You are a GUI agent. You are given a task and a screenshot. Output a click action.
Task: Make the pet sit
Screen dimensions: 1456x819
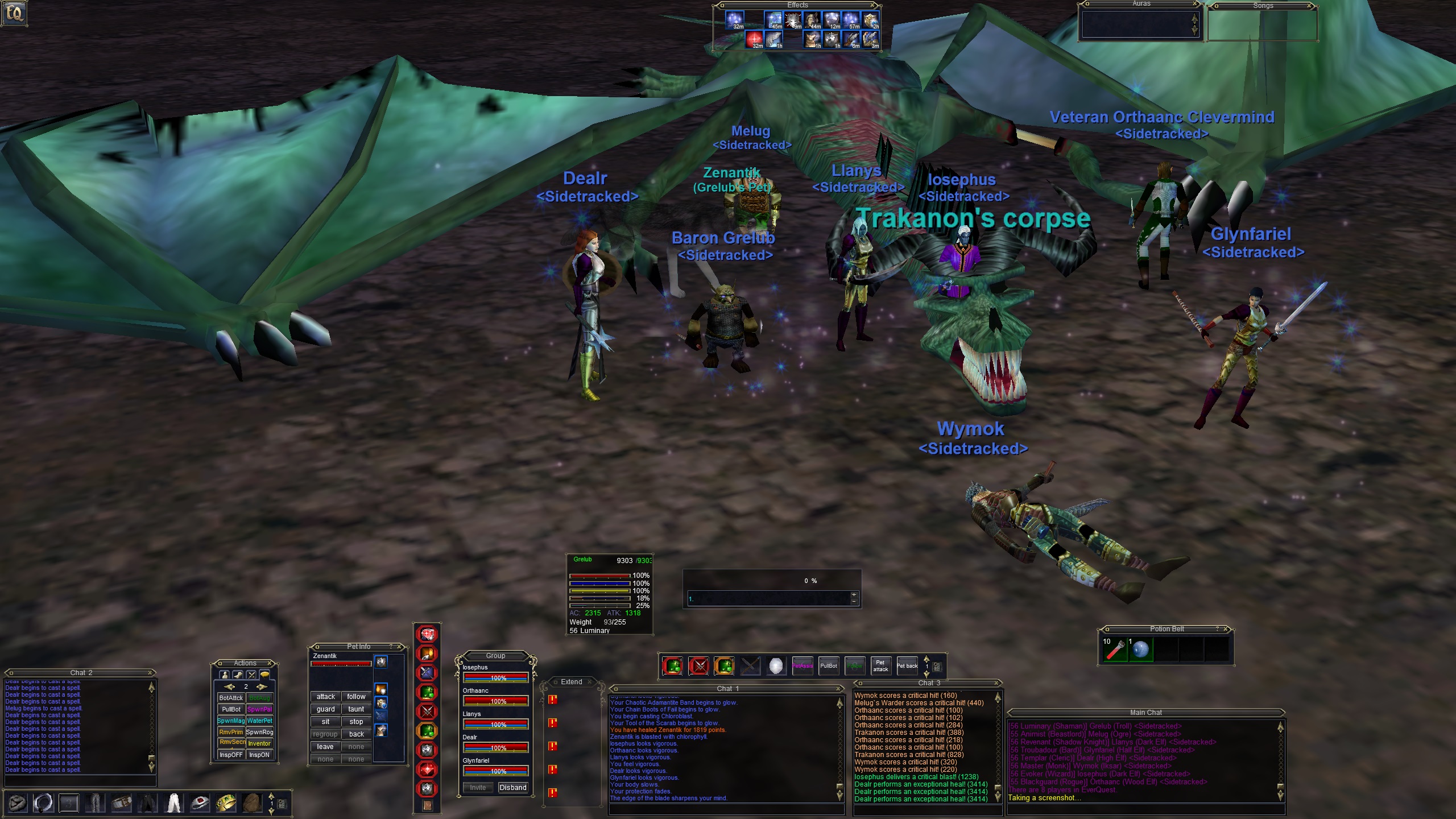click(x=325, y=722)
